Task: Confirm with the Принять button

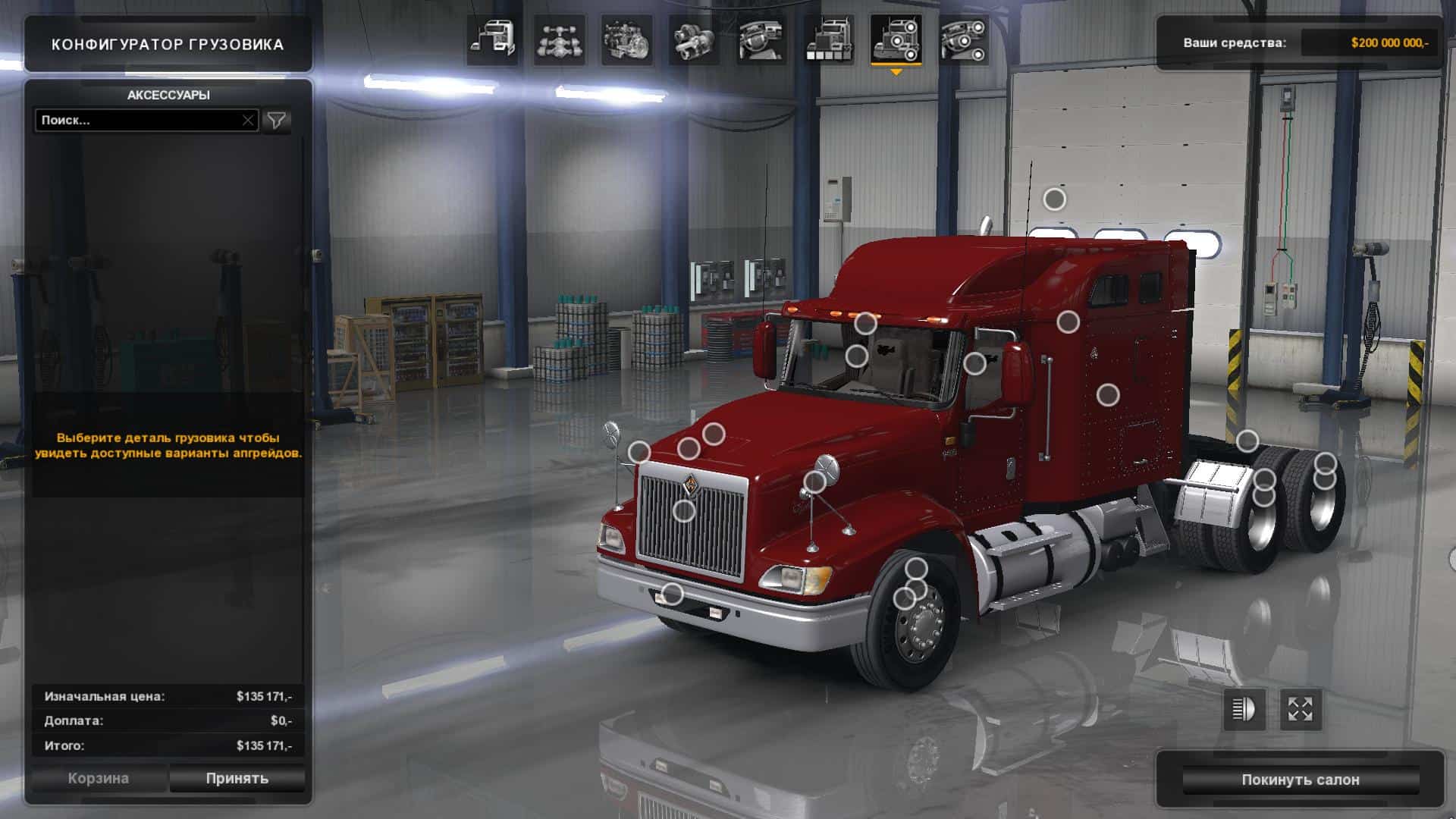Action: pyautogui.click(x=237, y=778)
